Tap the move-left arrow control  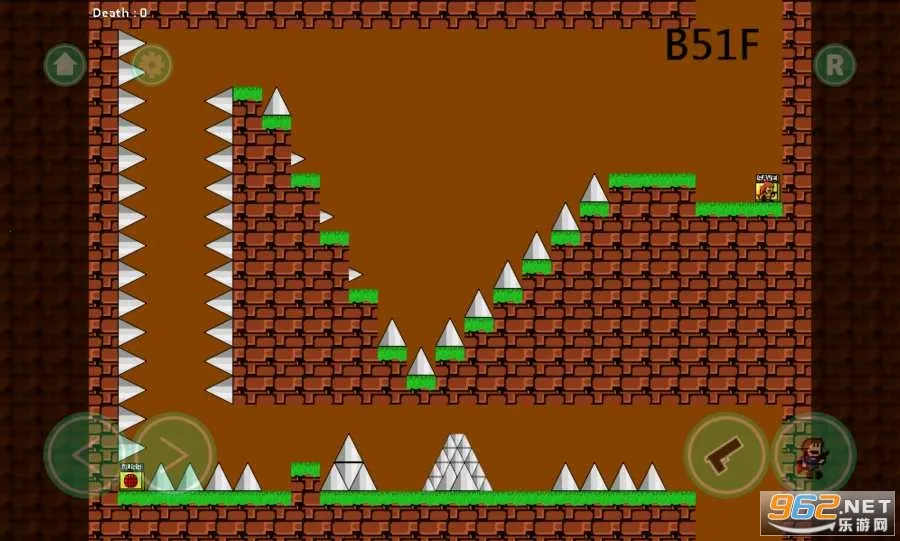[84, 455]
